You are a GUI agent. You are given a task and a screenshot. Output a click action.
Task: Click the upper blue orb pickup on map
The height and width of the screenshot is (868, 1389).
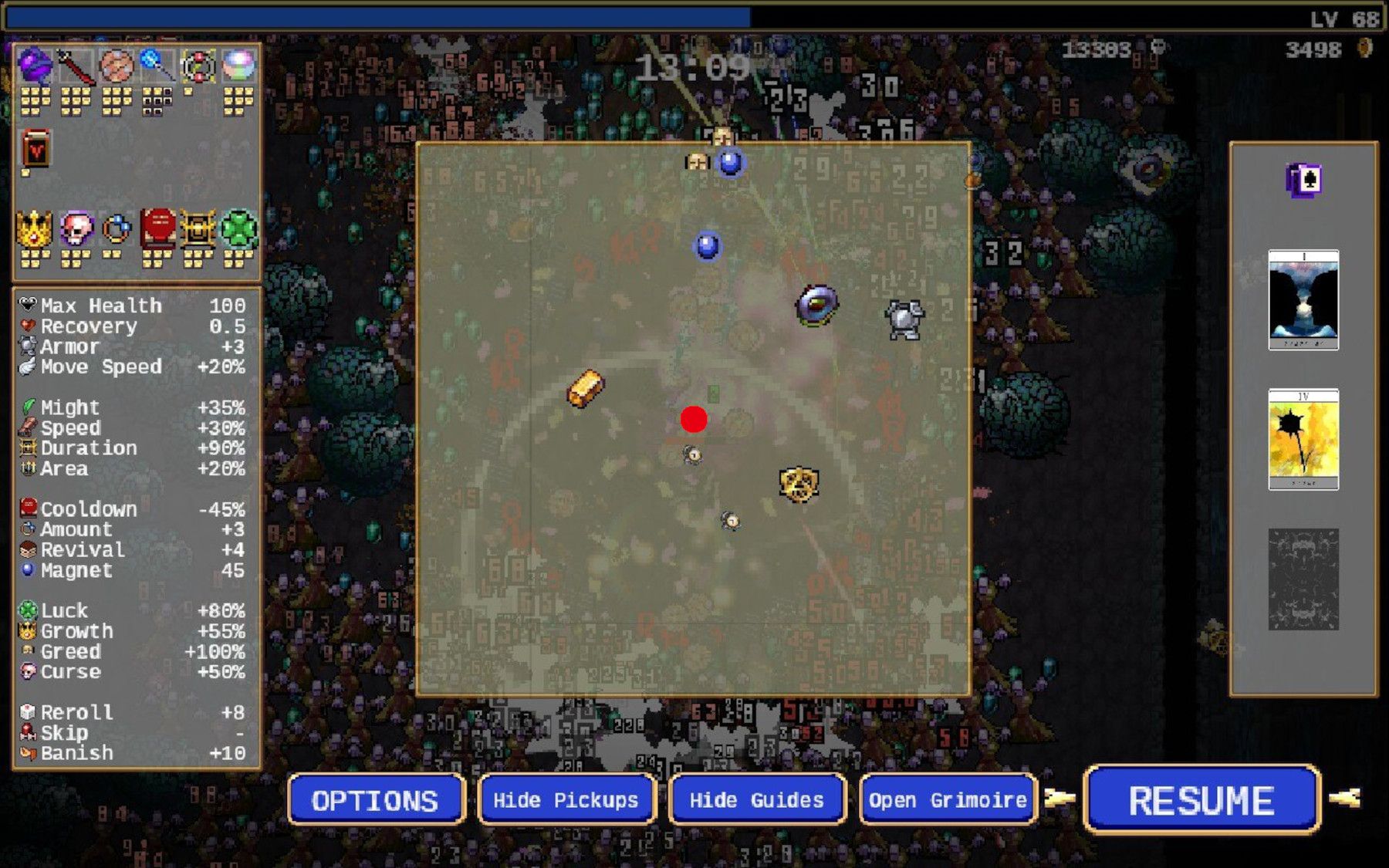pyautogui.click(x=732, y=164)
